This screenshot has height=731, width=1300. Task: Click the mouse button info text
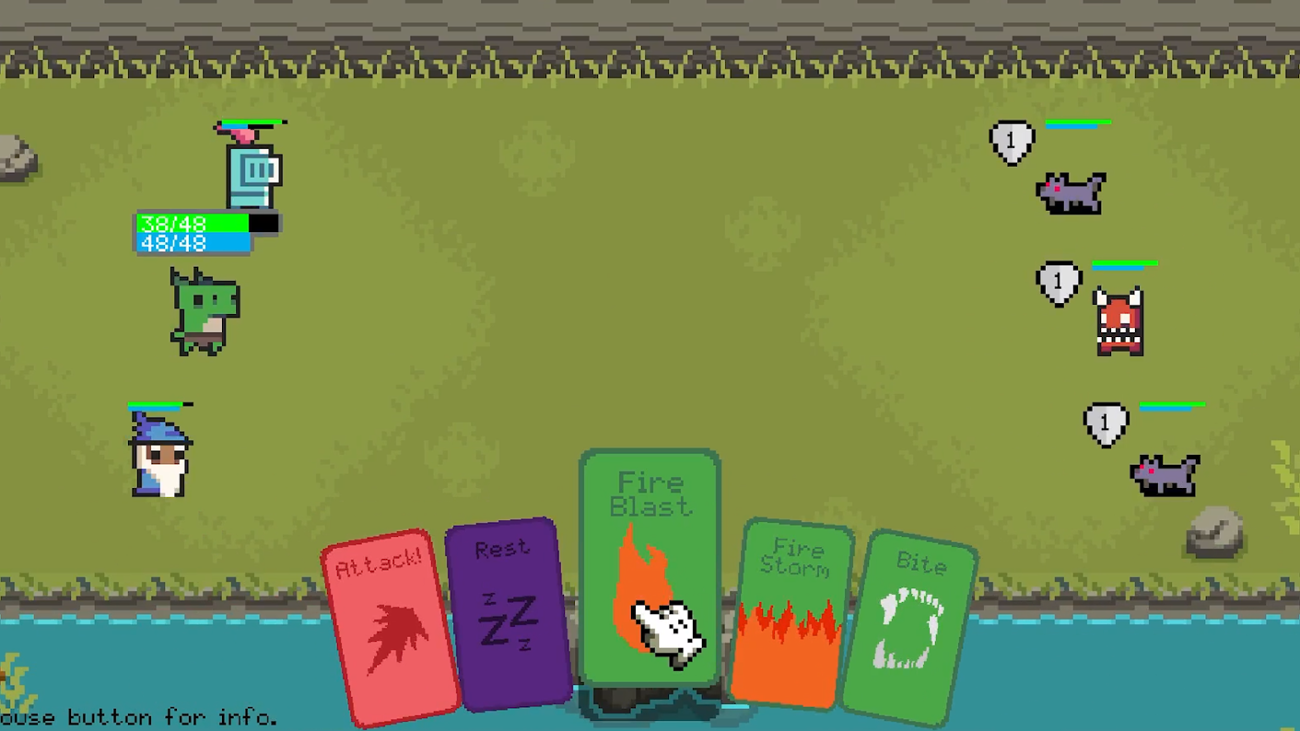[140, 717]
